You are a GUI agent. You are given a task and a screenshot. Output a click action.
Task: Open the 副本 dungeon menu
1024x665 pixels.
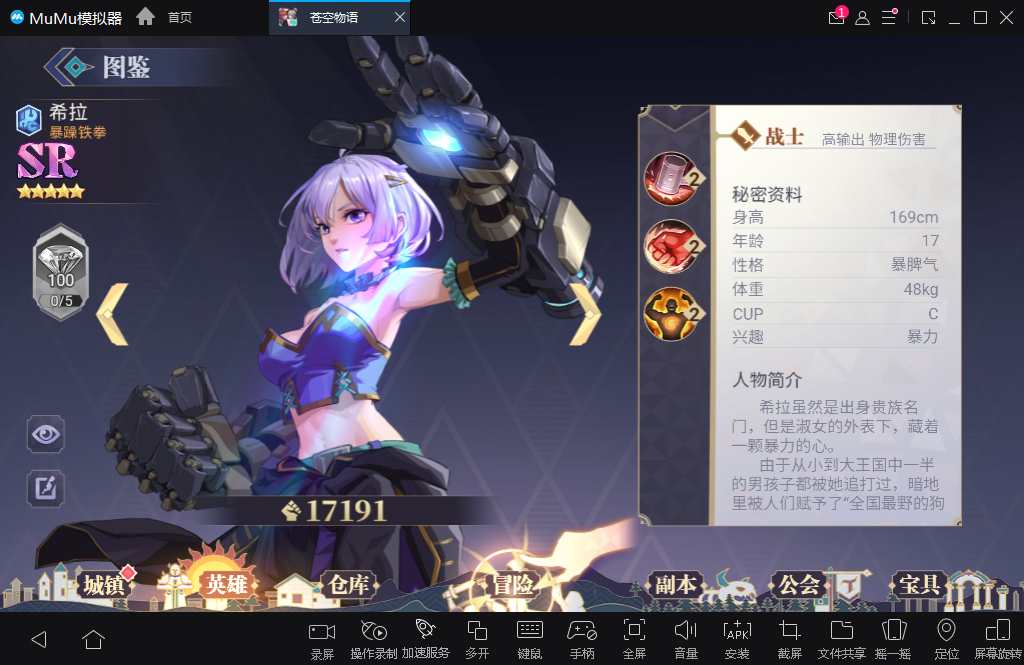tap(676, 585)
